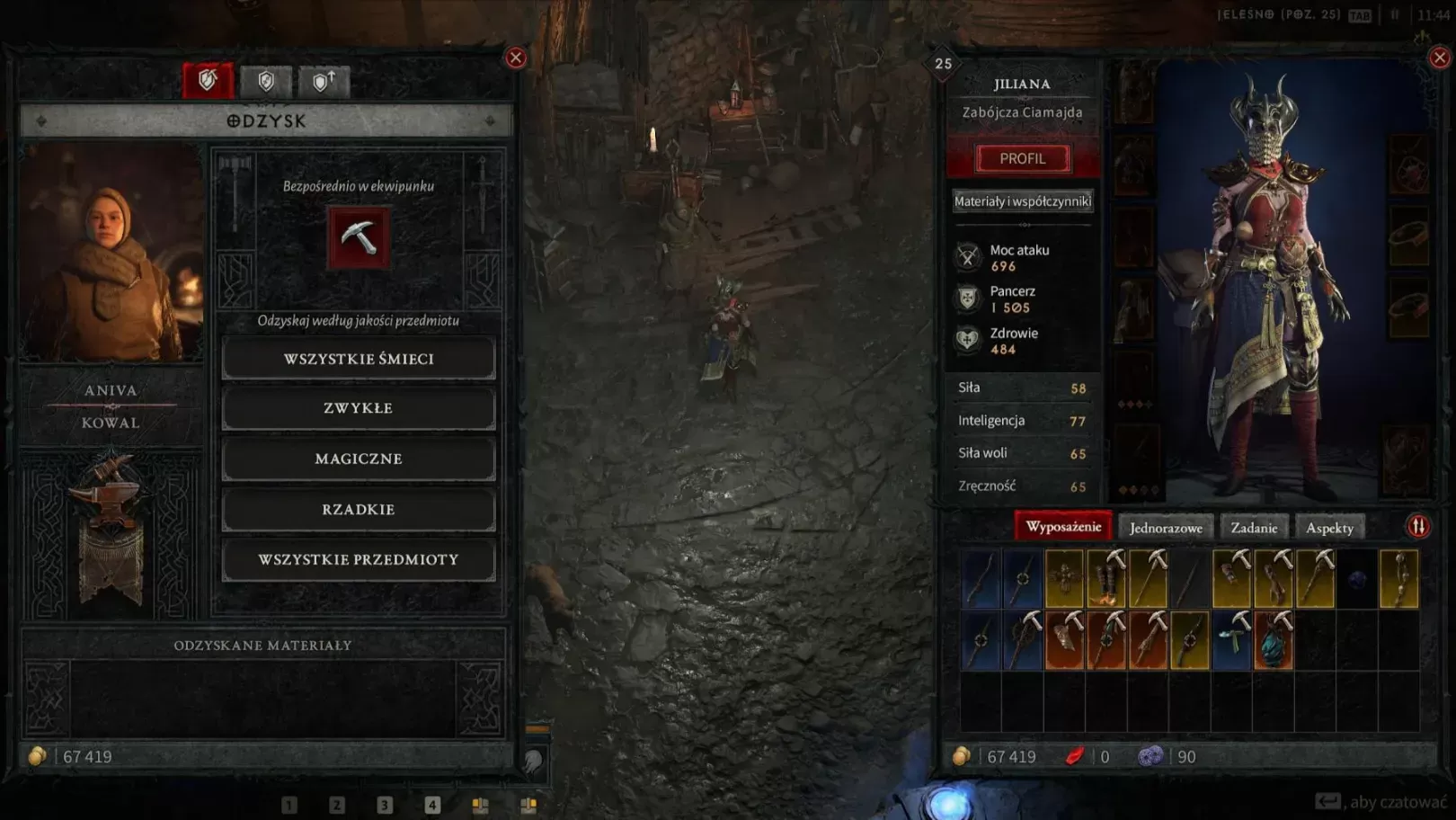
Task: Switch to the Wyposażenie inventory tab
Action: click(x=1063, y=527)
